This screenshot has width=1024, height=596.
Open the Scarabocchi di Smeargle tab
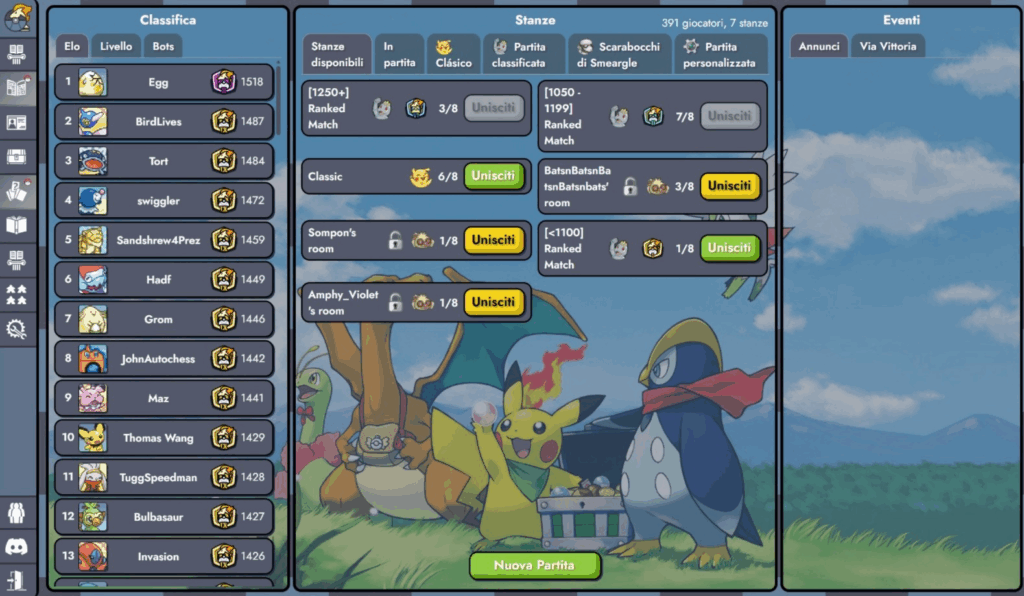(x=620, y=54)
